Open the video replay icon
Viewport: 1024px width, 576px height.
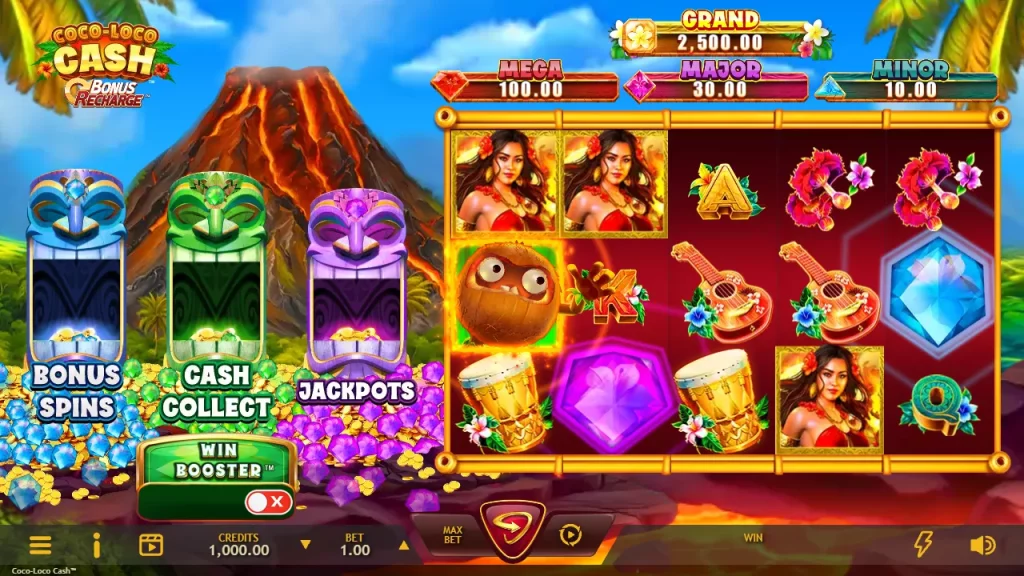(151, 545)
